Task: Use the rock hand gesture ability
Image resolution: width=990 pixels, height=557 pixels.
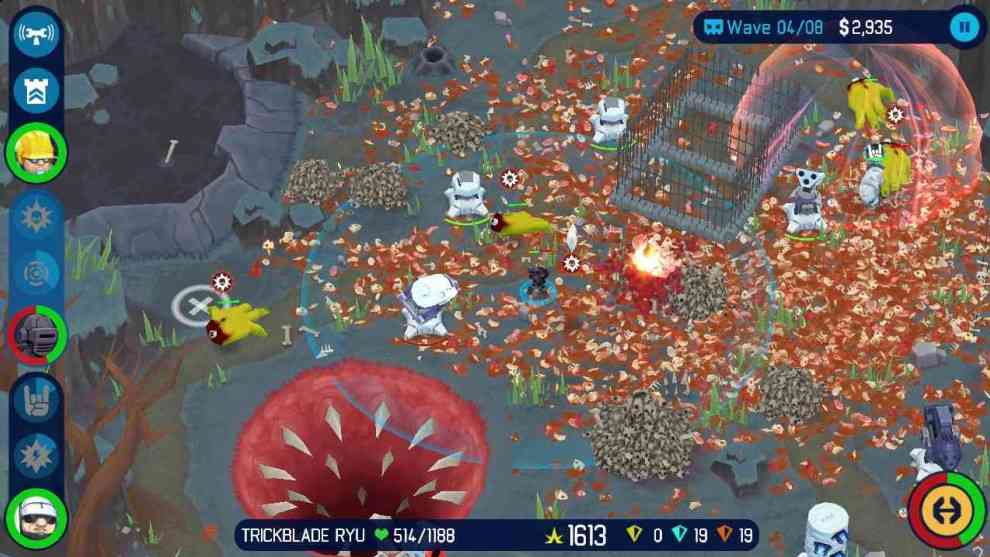Action: tap(36, 397)
